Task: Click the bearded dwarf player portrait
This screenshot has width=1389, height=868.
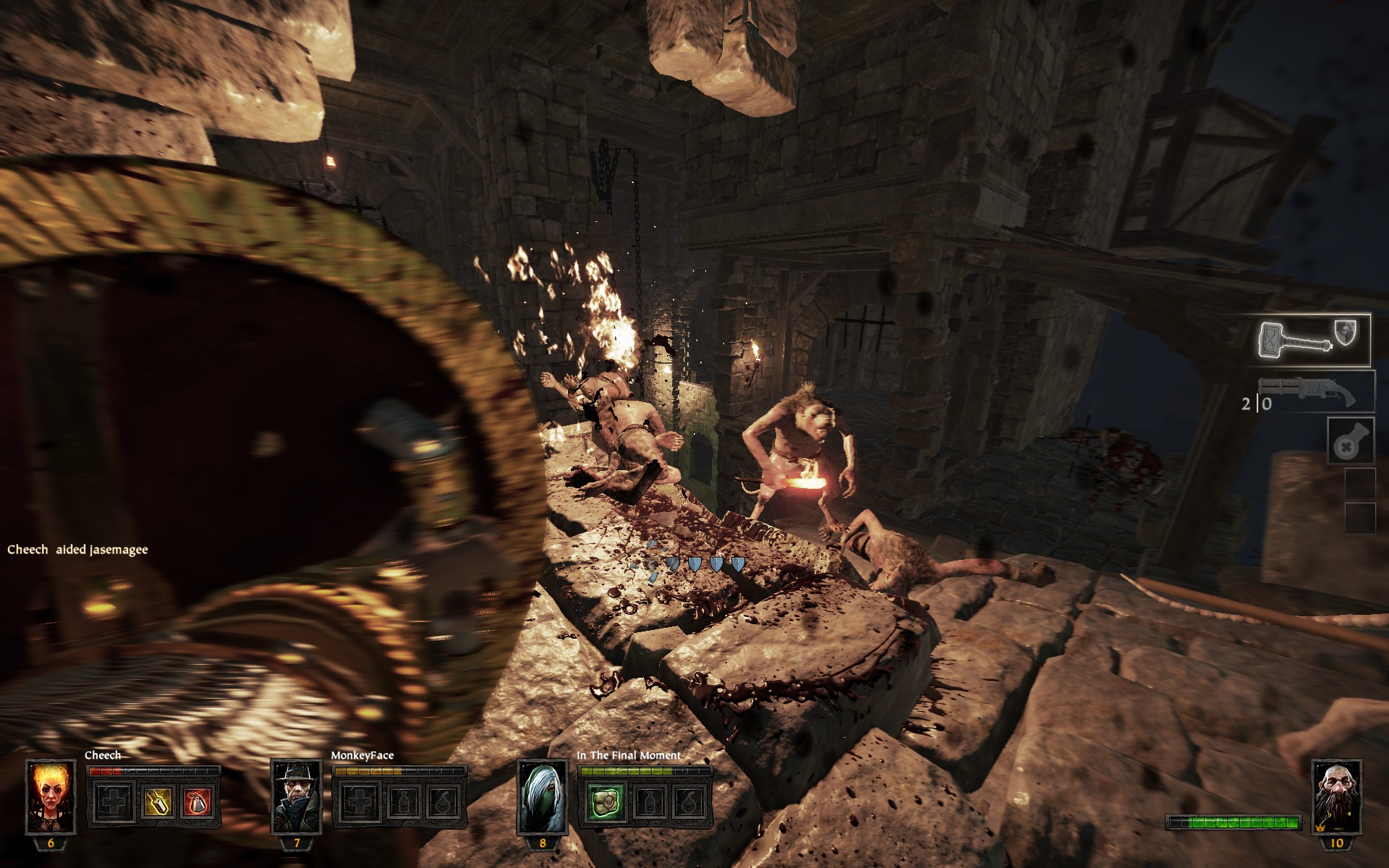Action: (1335, 796)
